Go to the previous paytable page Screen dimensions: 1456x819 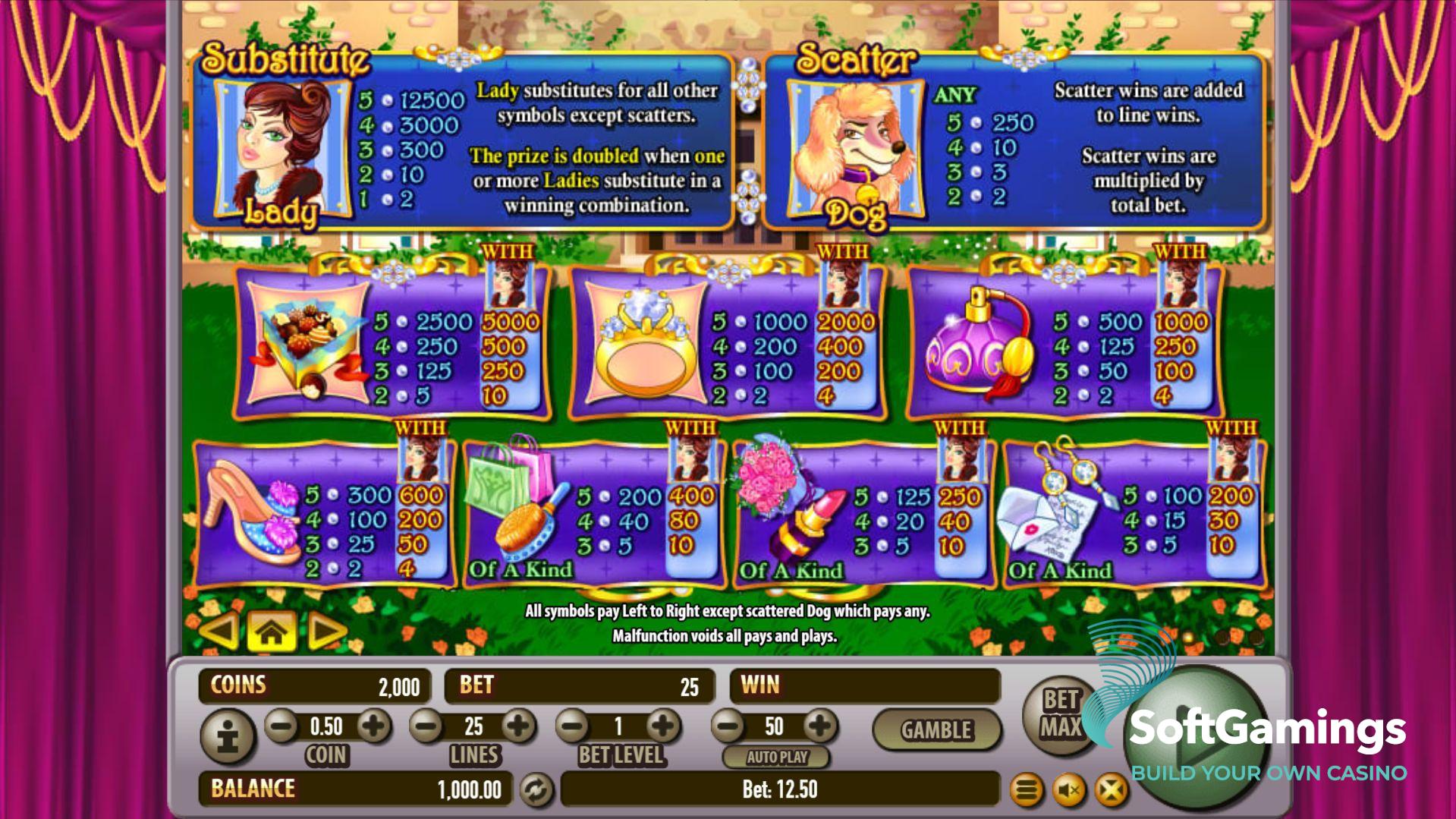[x=219, y=631]
